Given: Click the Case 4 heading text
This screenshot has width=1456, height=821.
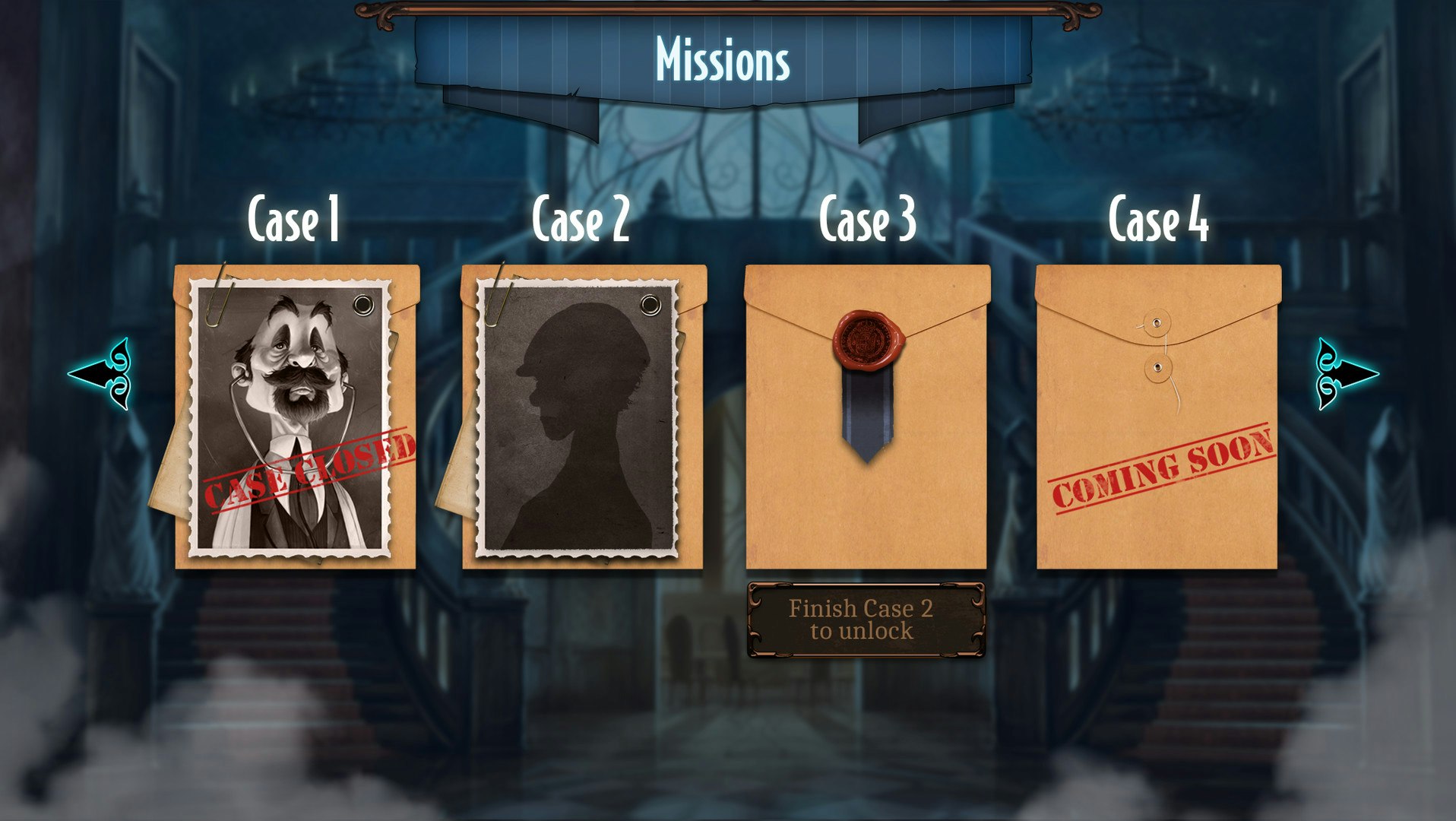Looking at the screenshot, I should click(1157, 220).
